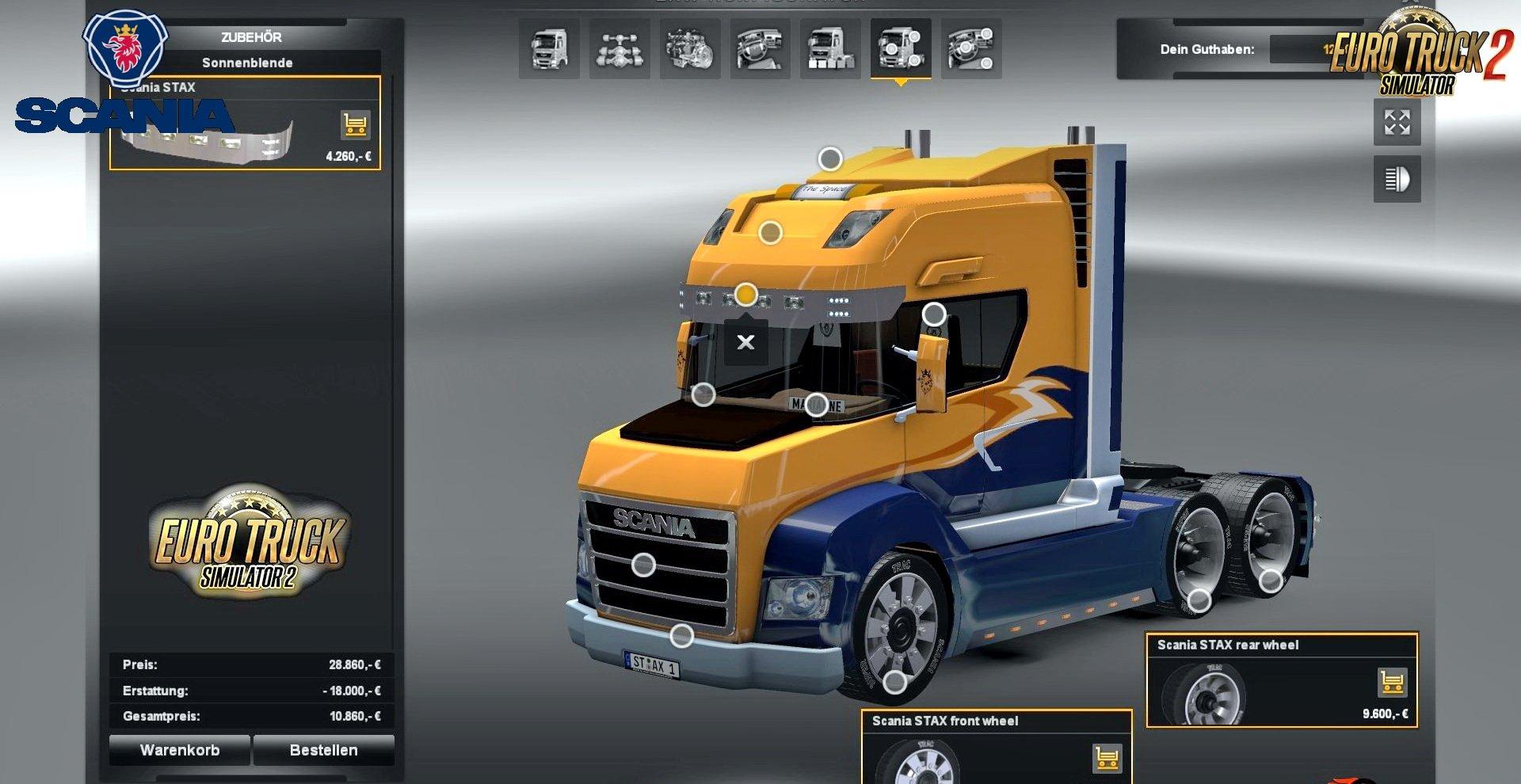Open the interior dashboard category tab
Viewport: 1521px width, 784px height.
pyautogui.click(x=760, y=48)
